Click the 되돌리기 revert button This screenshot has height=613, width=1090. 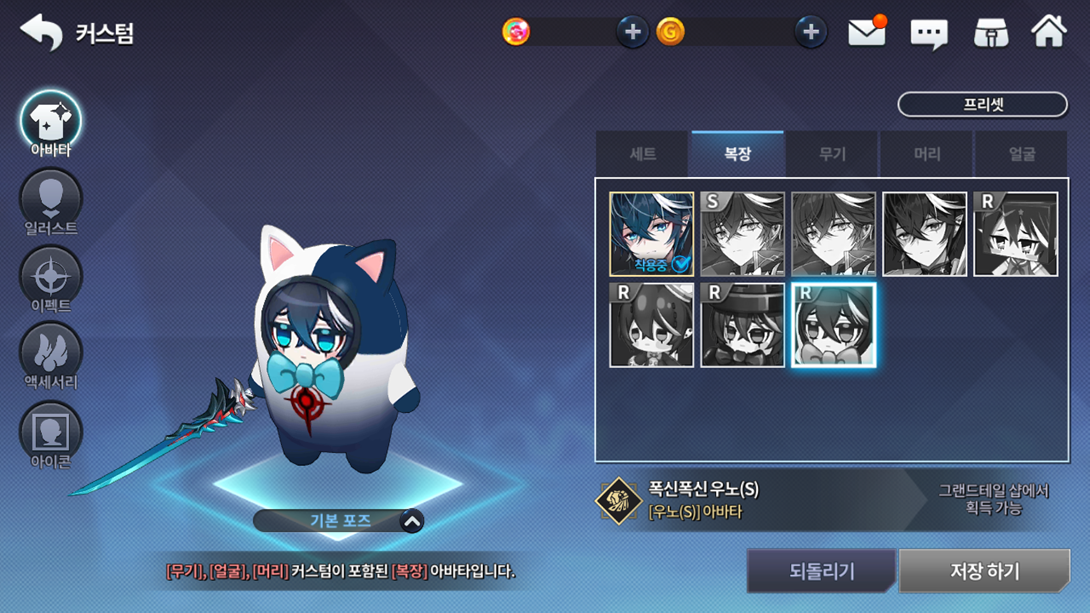point(821,571)
